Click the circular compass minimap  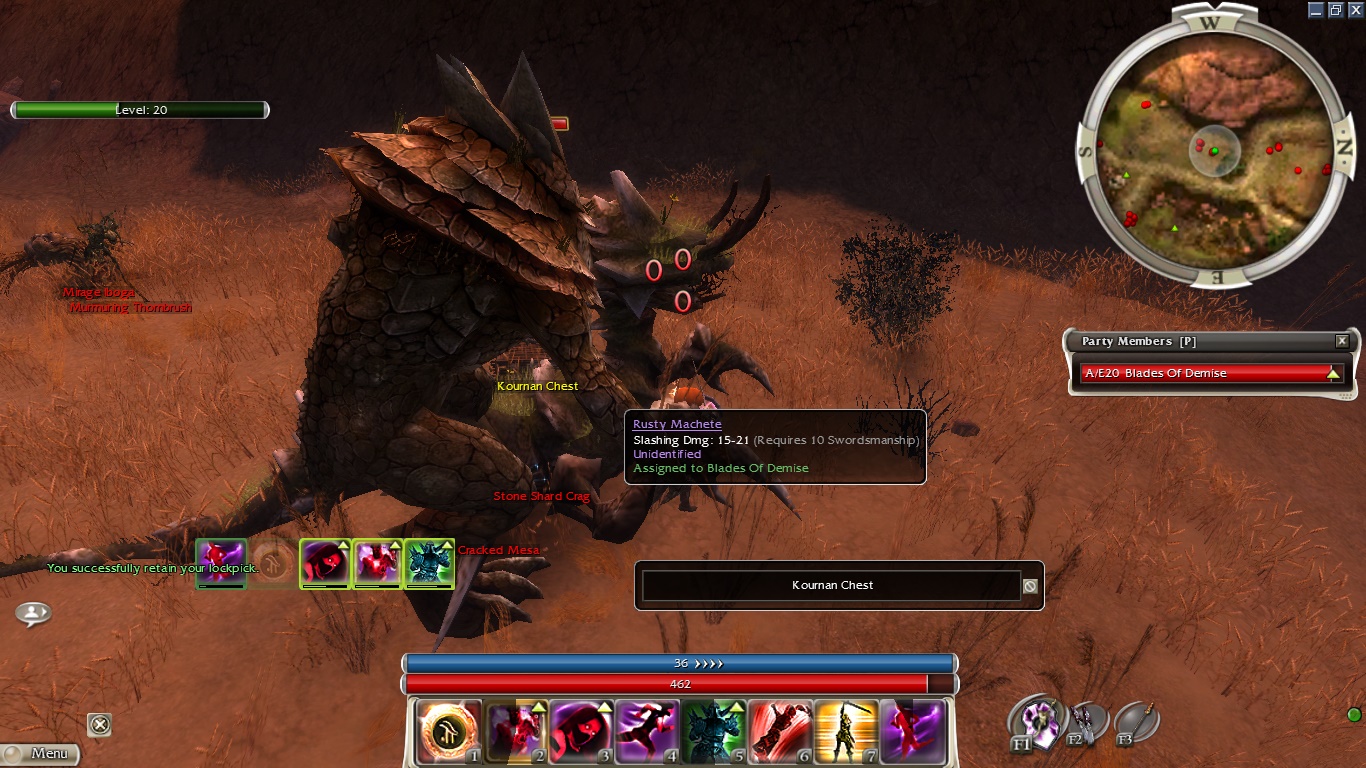[x=1215, y=150]
